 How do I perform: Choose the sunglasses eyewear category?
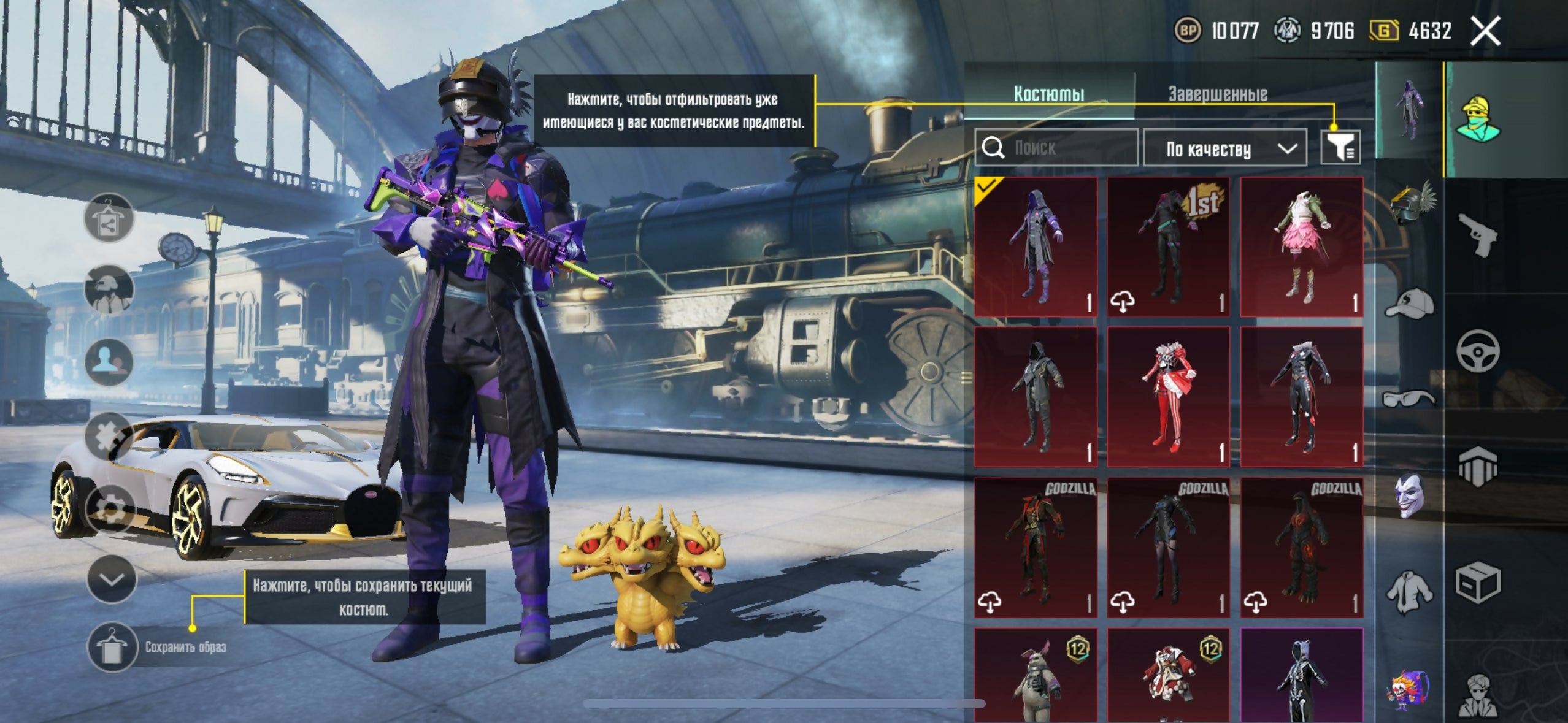(1409, 399)
